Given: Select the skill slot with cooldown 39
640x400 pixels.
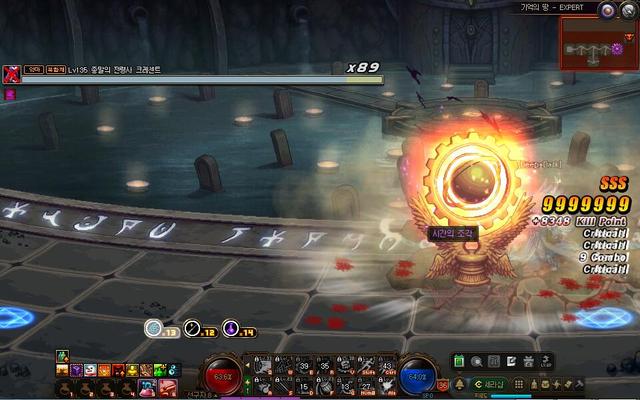Looking at the screenshot, I should coord(304,368).
